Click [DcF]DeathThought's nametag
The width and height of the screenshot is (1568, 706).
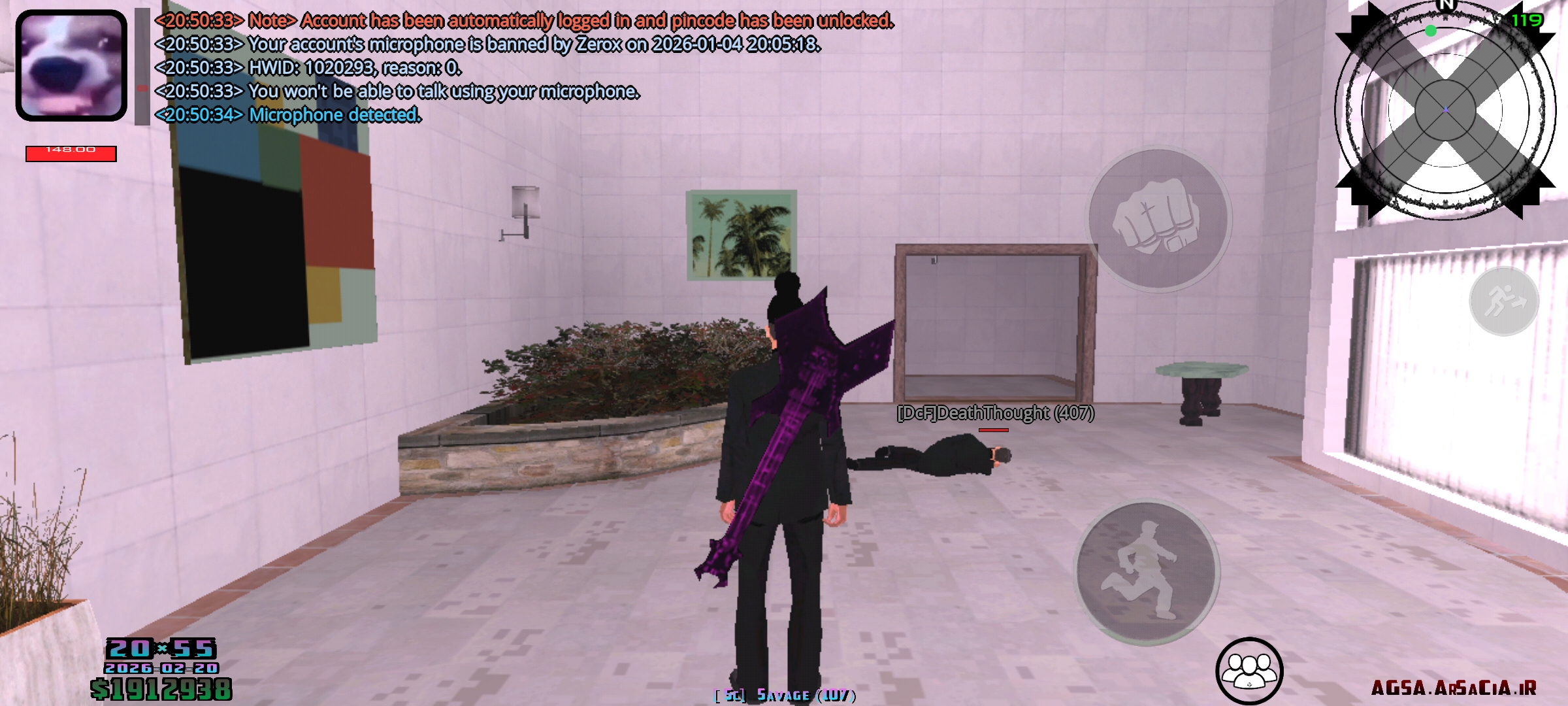[995, 412]
